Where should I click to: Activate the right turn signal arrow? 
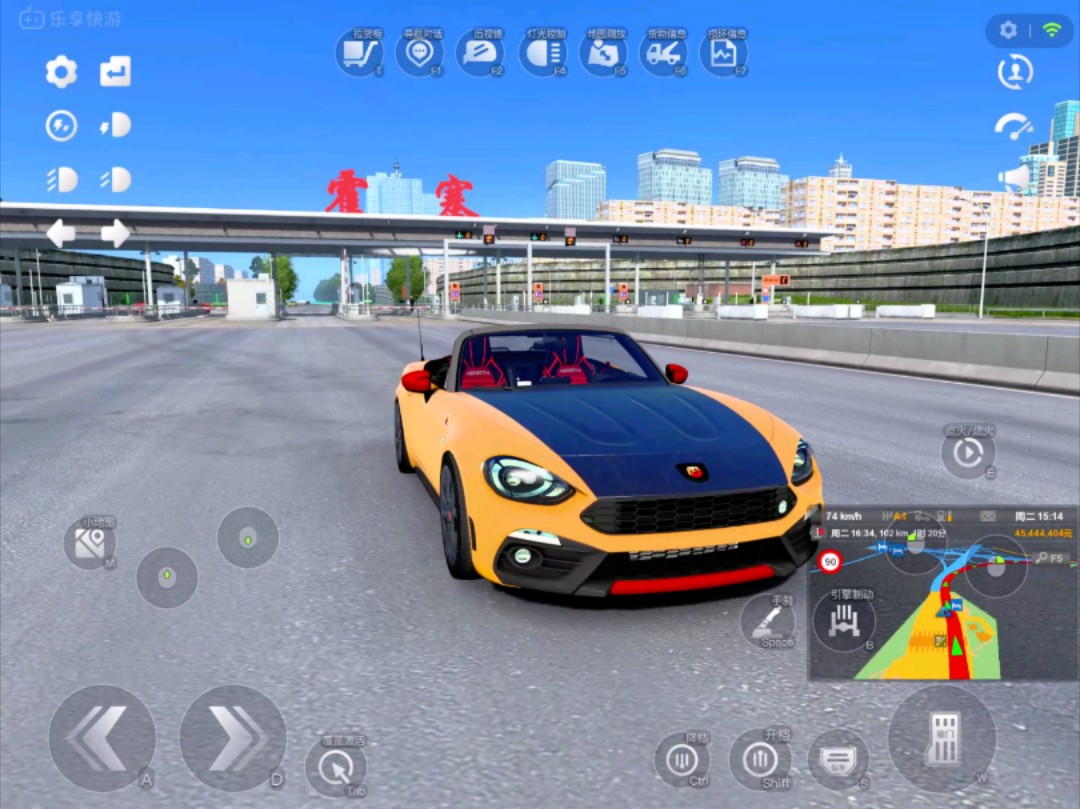(x=115, y=233)
